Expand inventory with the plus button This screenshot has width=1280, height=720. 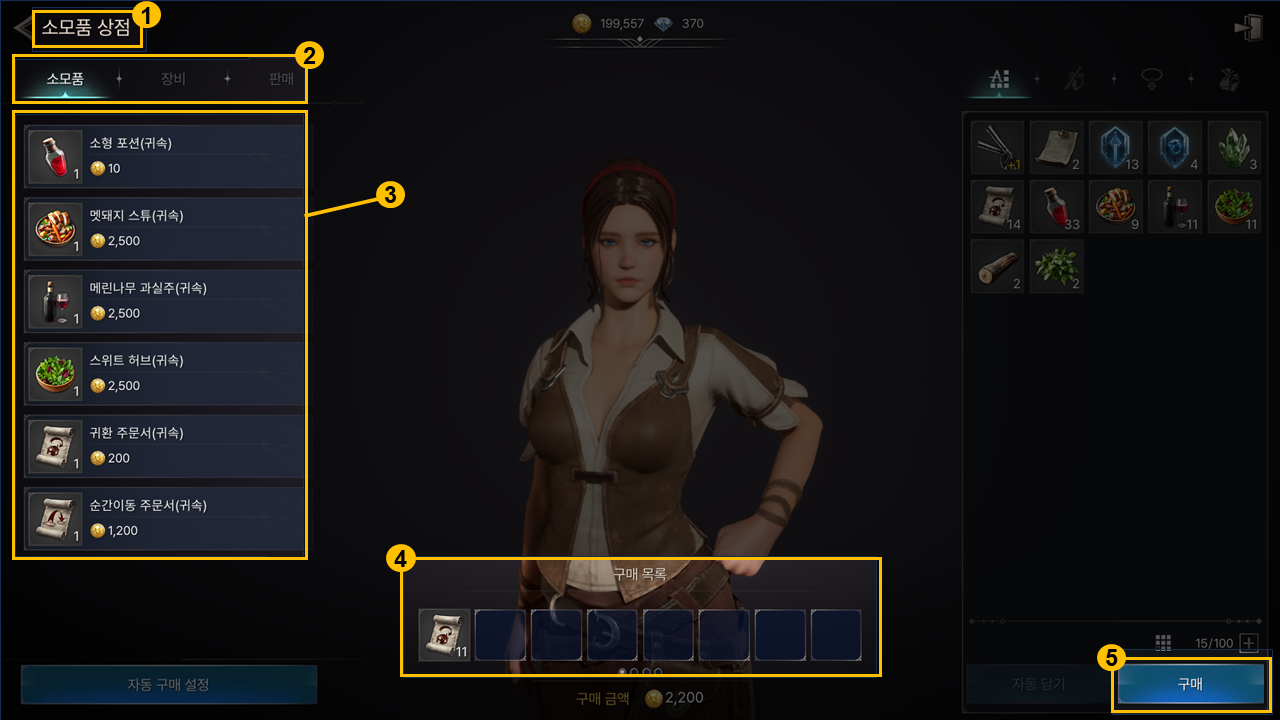click(1249, 643)
